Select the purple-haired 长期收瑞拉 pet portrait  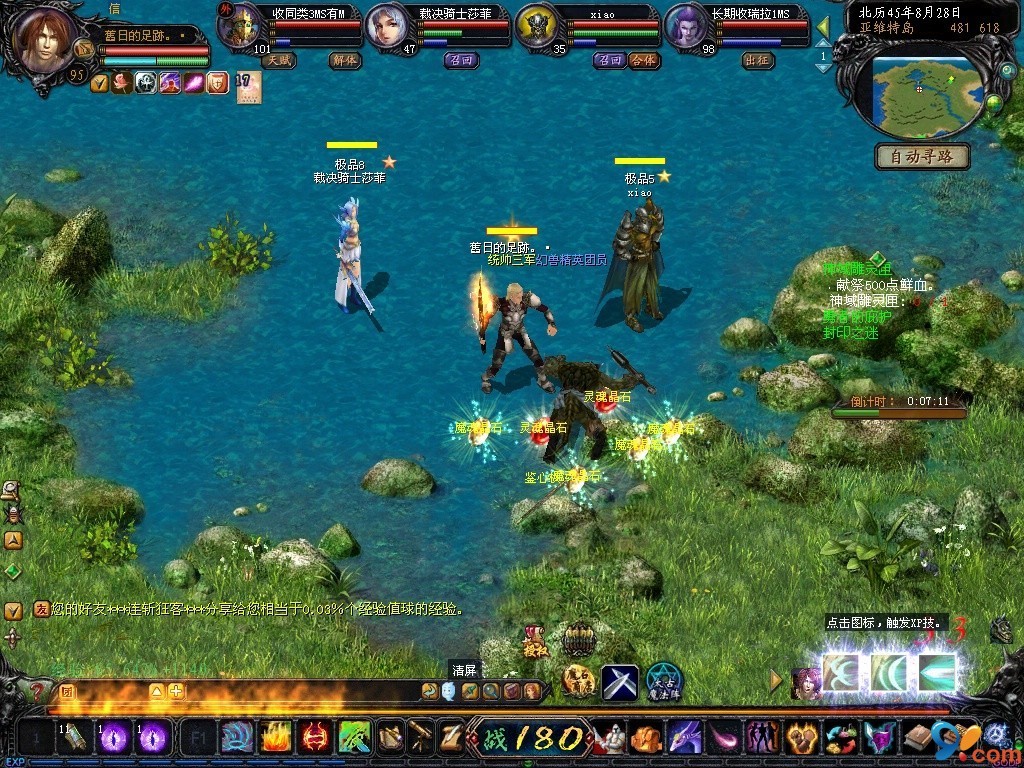686,26
